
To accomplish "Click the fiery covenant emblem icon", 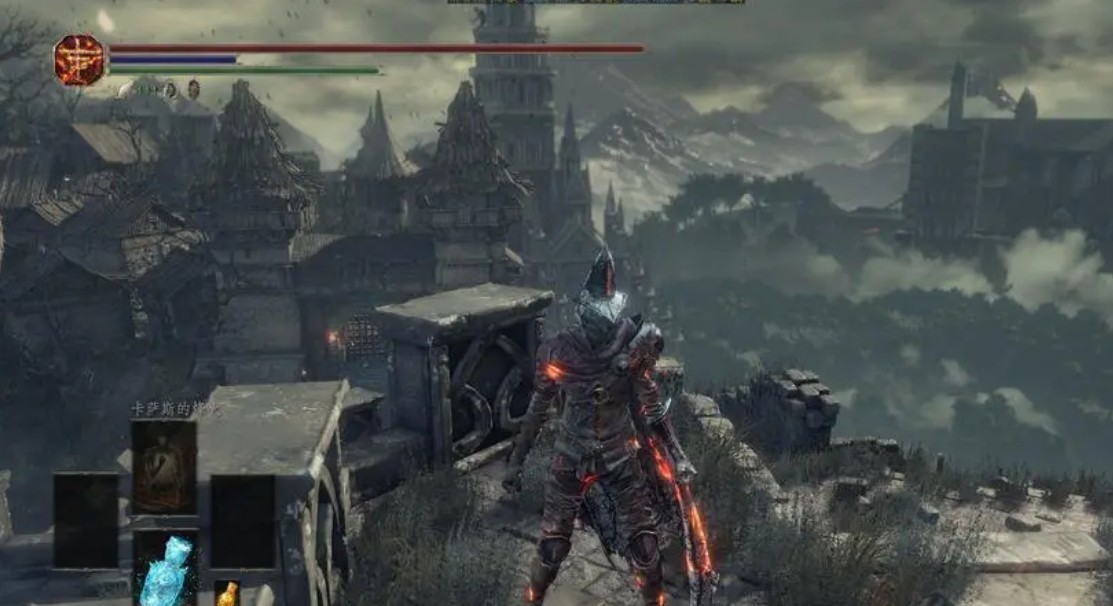I will [x=79, y=59].
